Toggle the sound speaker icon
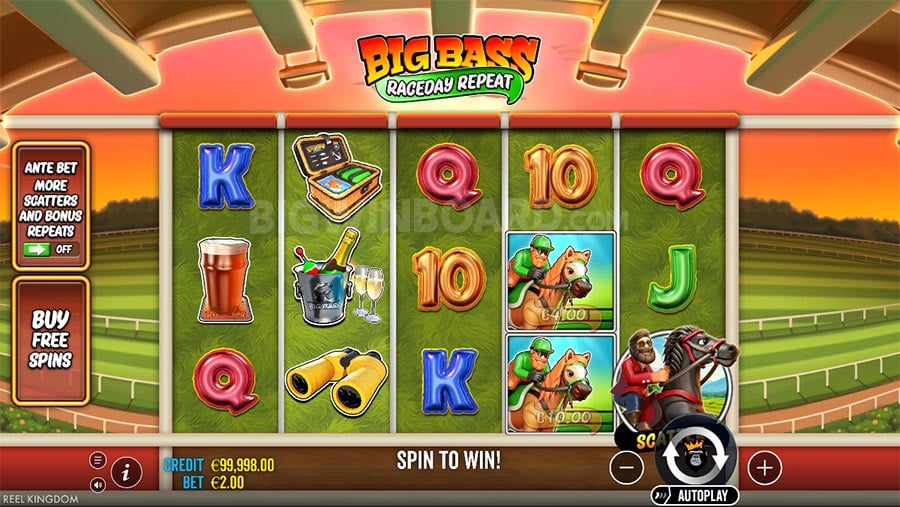This screenshot has height=507, width=900. point(98,485)
